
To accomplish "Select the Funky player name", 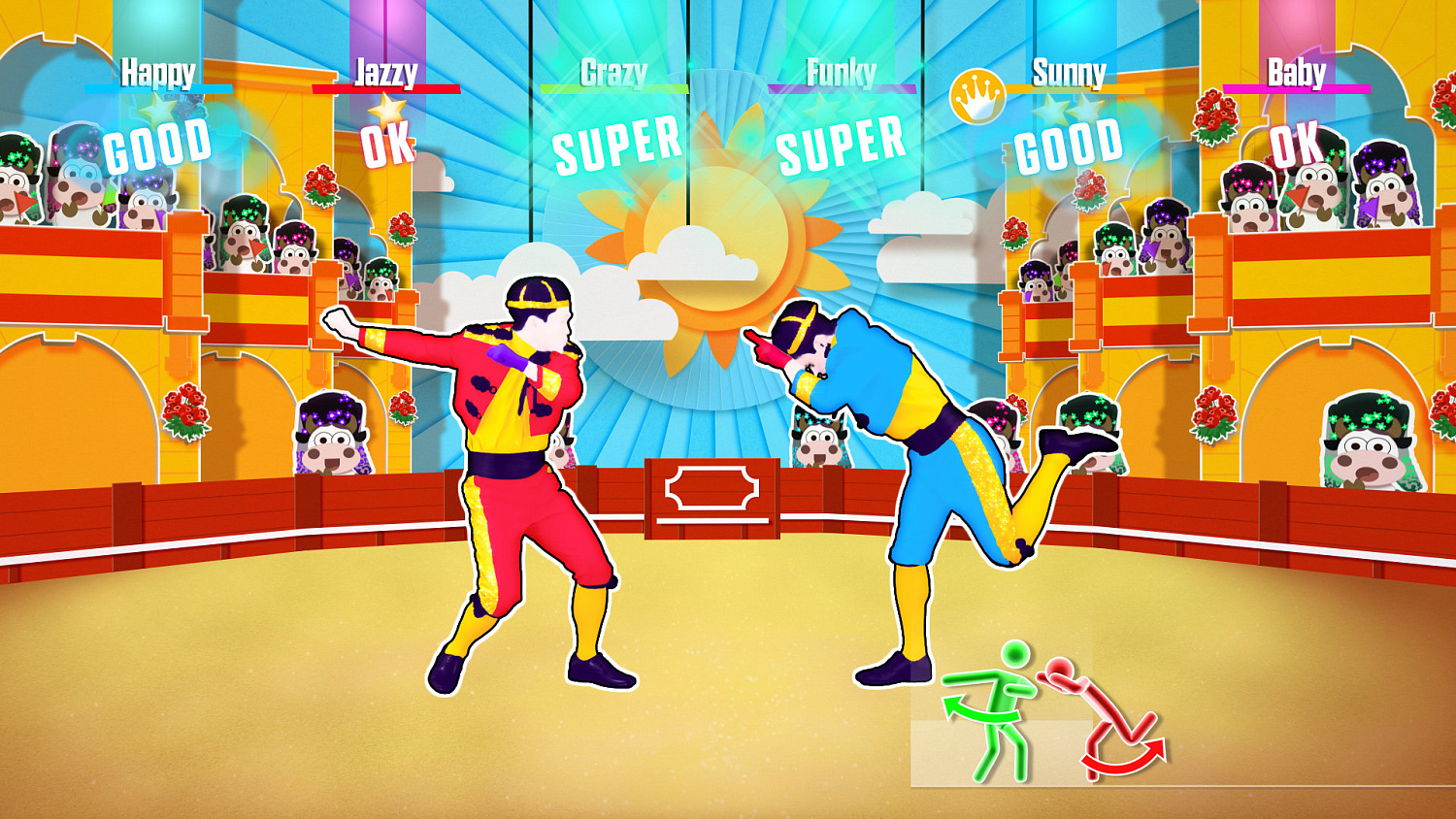I will [x=839, y=70].
